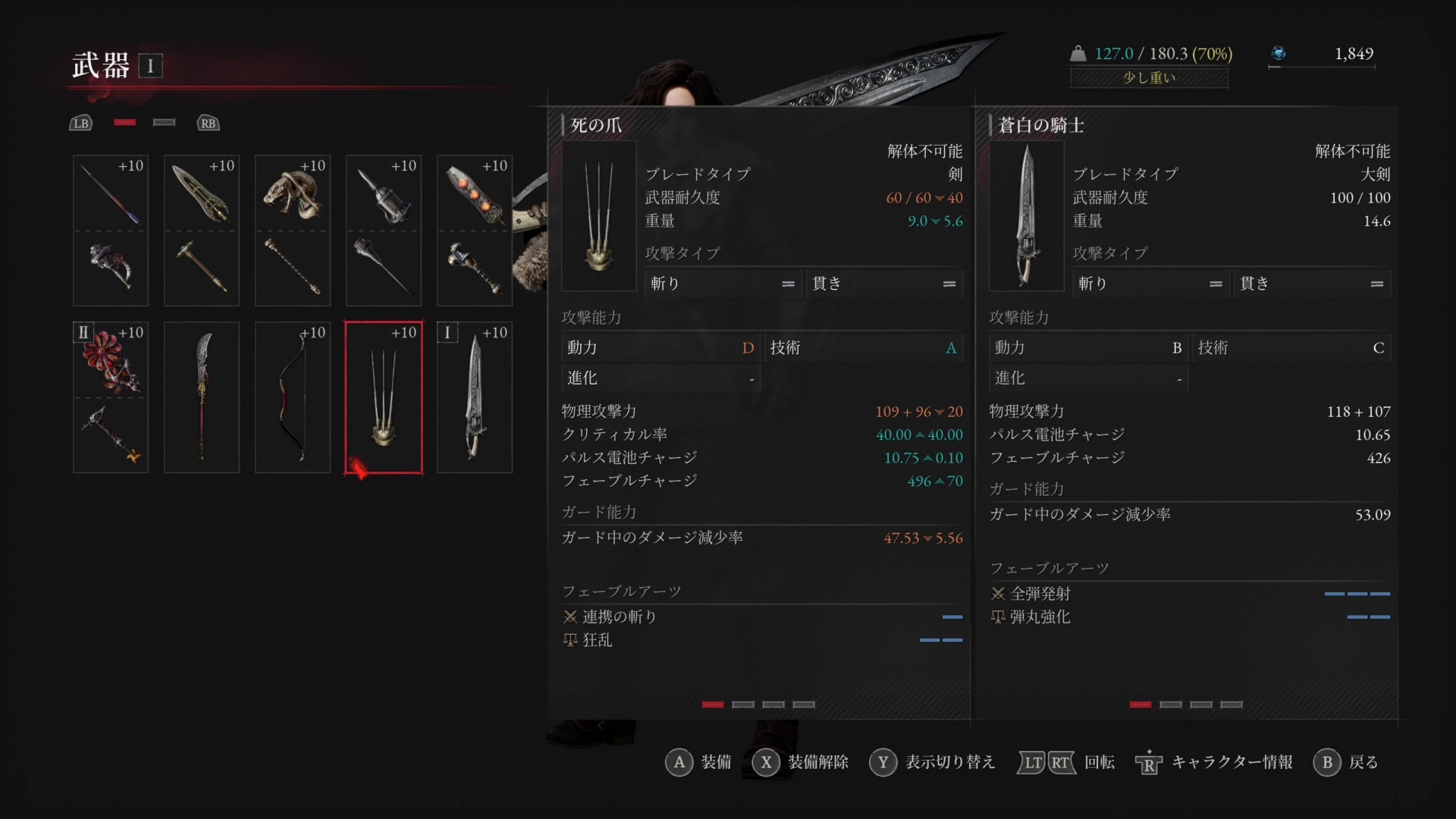Viewport: 1456px width, 819px height.
Task: Select the snake-hilted weapon icon
Action: pos(292,193)
